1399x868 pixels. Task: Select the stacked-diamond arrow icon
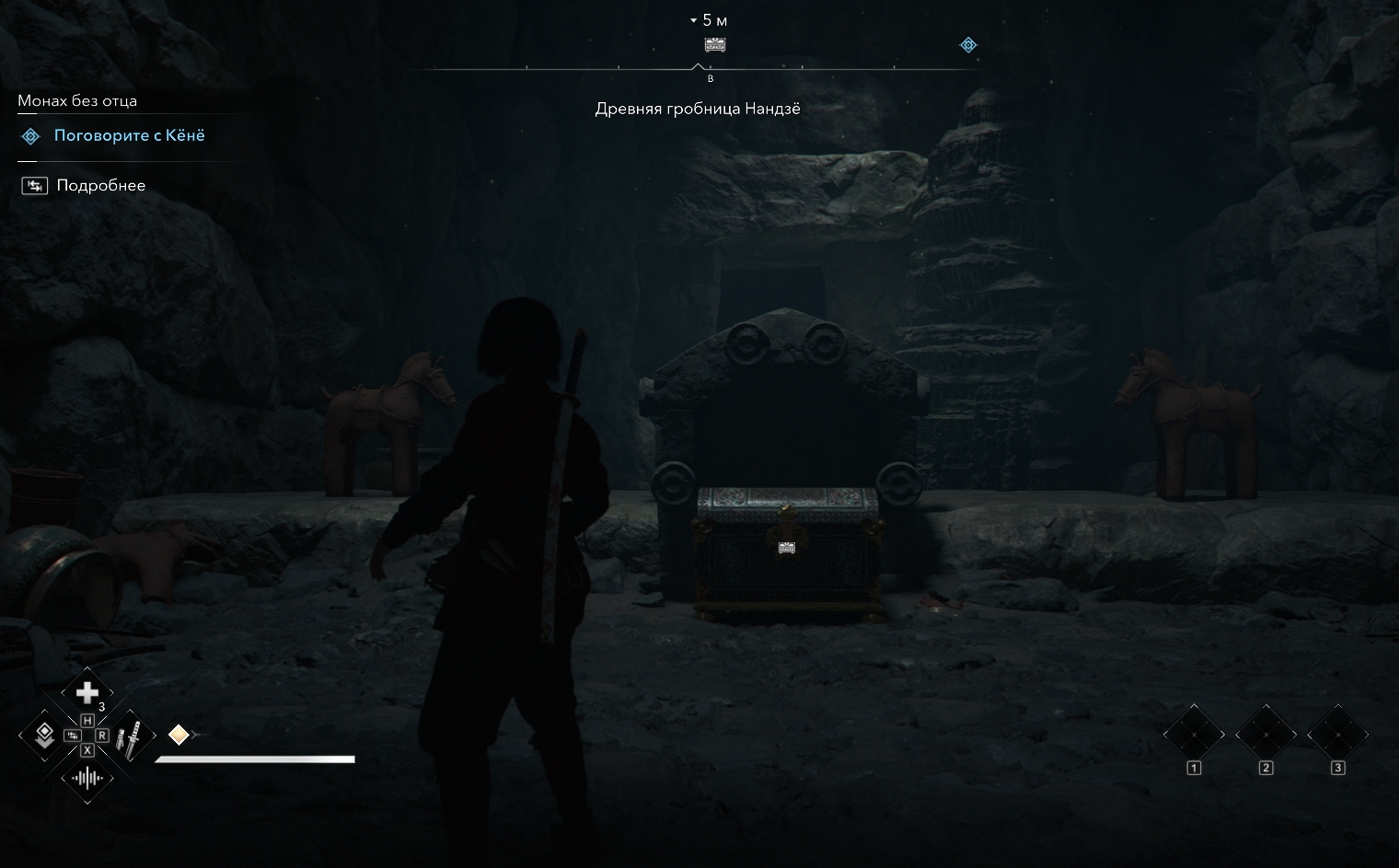point(43,735)
